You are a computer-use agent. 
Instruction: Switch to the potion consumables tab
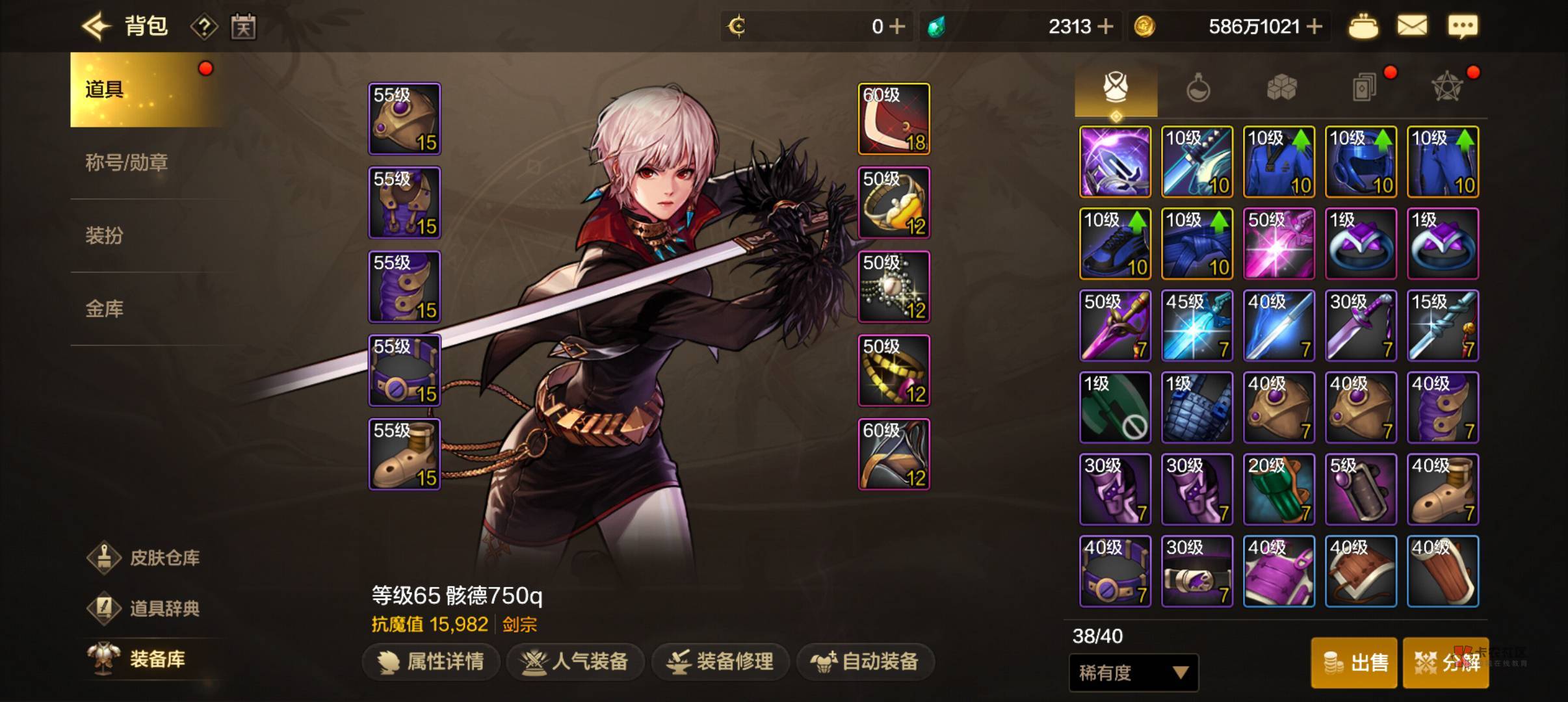coord(1198,88)
